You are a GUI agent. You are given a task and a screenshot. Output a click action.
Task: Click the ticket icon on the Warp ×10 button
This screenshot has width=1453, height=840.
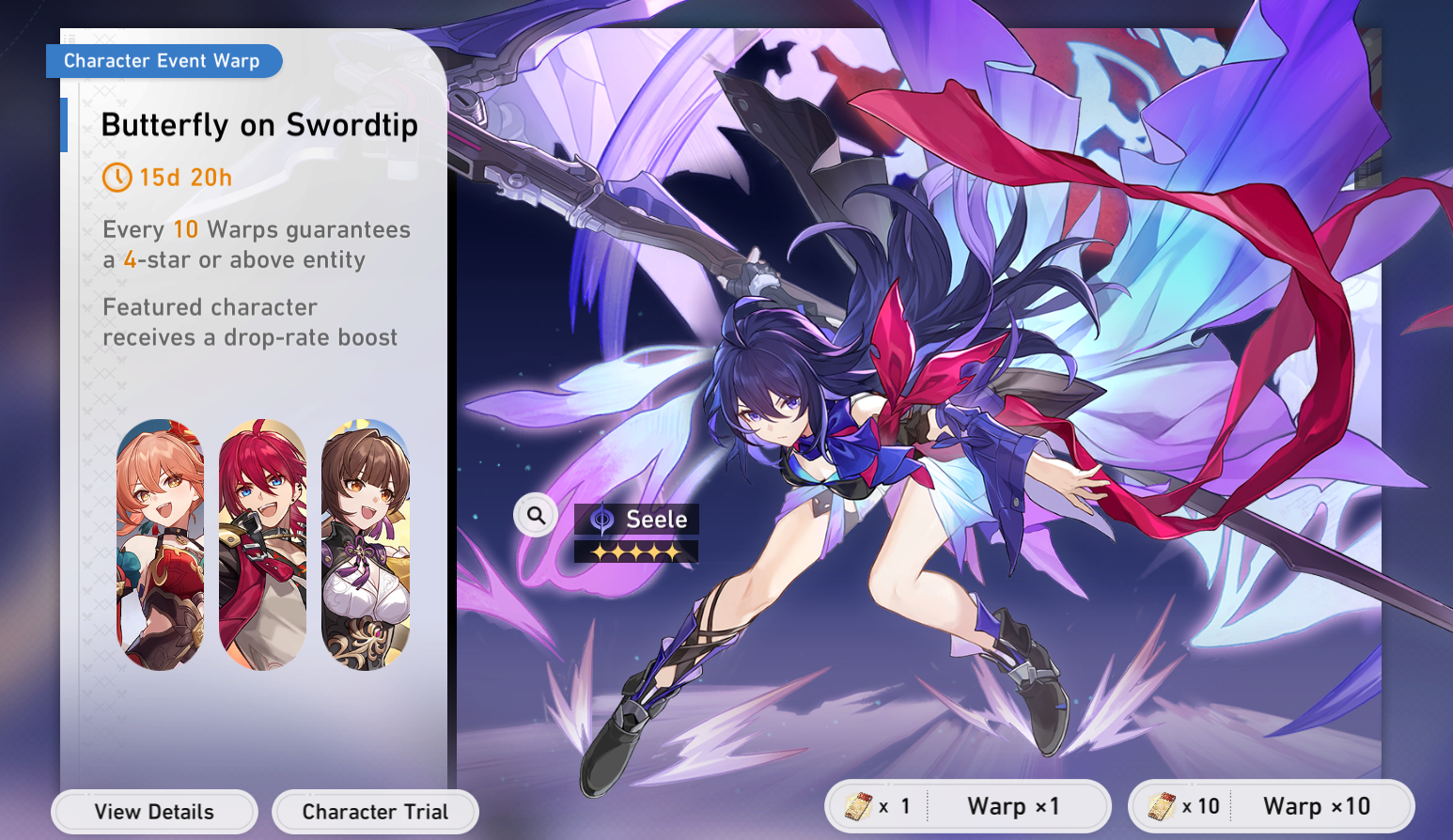(x=1164, y=805)
